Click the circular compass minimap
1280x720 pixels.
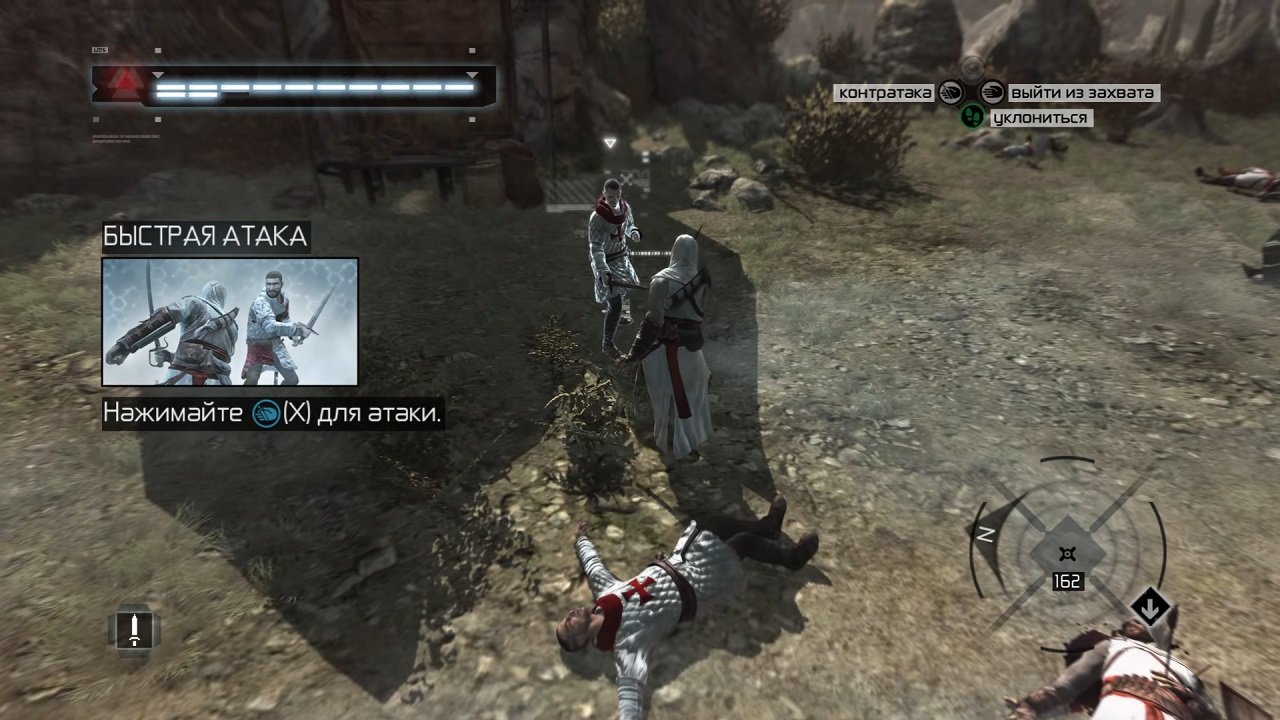coord(1067,551)
